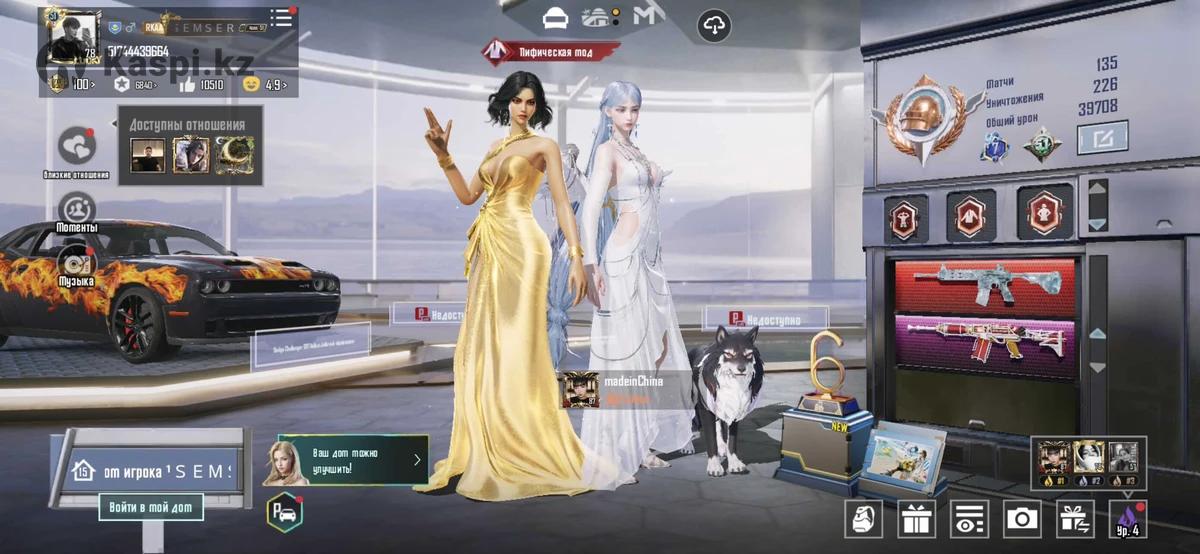
Task: Open the gift box button
Action: click(x=915, y=518)
